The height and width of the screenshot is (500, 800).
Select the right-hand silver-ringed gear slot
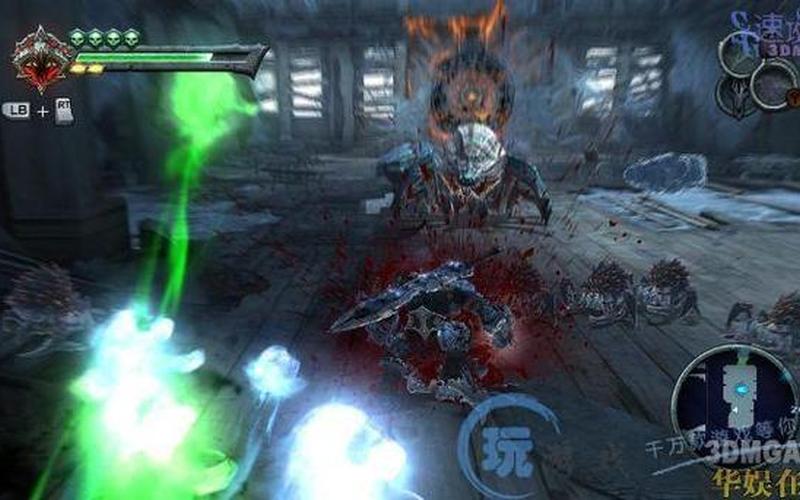[773, 86]
